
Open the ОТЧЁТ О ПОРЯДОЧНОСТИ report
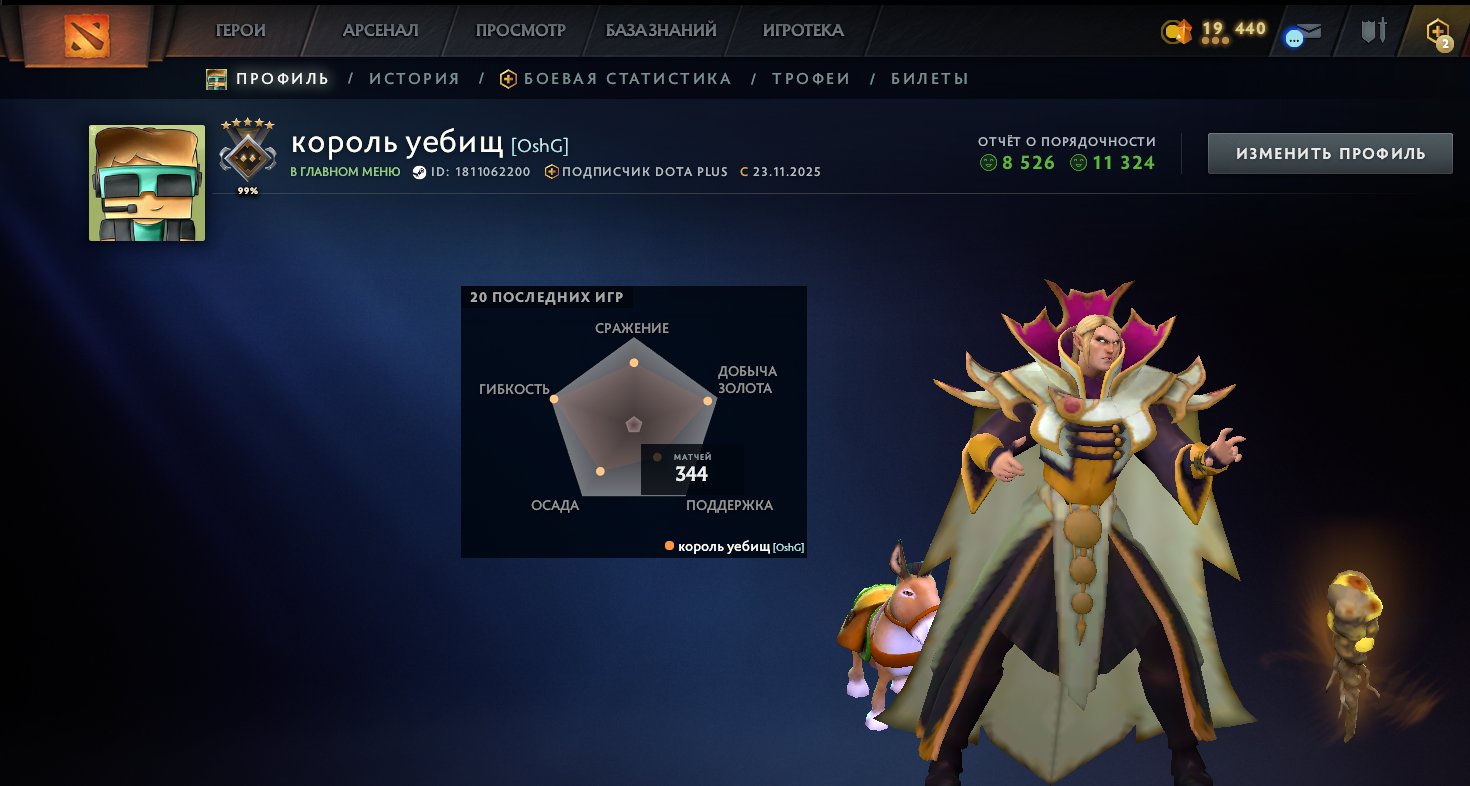click(1067, 141)
